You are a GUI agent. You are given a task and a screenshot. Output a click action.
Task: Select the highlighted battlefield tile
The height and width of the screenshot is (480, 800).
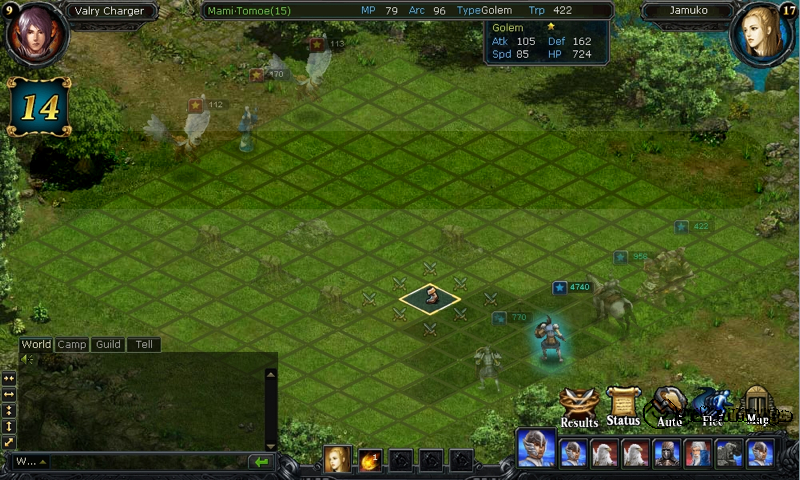coord(430,297)
